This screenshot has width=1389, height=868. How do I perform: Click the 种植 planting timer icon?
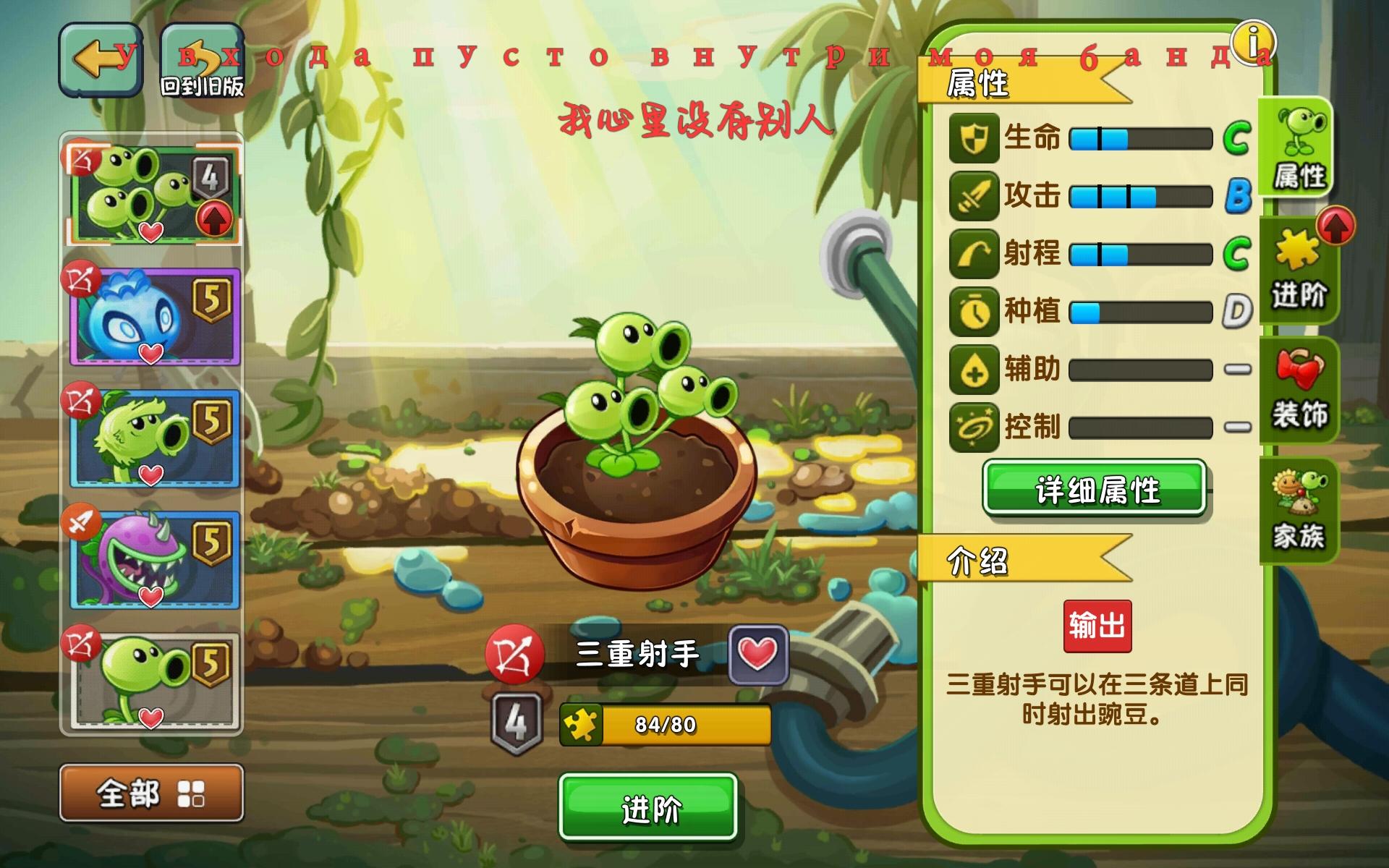pos(973,312)
